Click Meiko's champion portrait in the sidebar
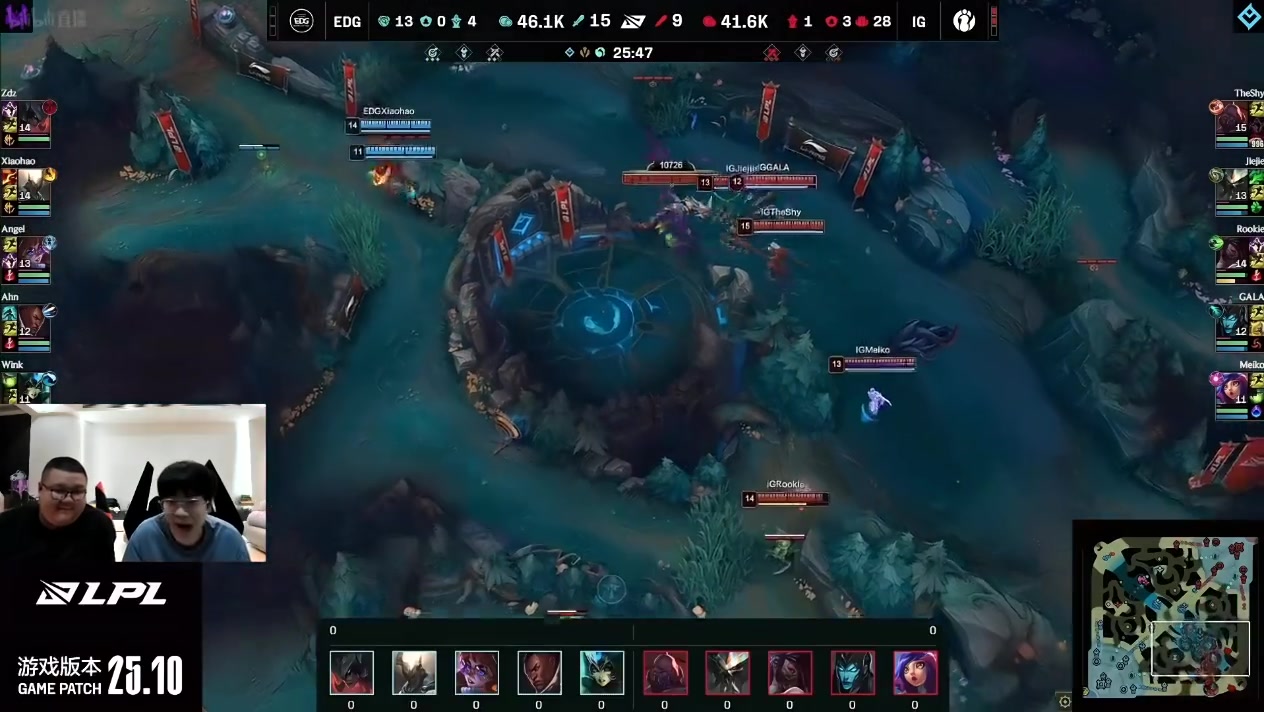Screen dimensions: 1264x712 click(x=1231, y=390)
